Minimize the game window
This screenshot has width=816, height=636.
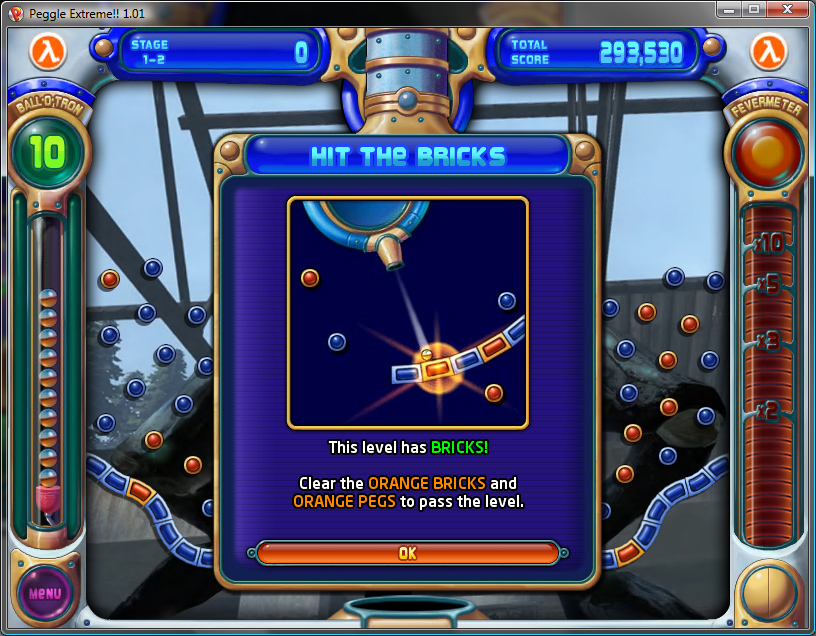click(x=729, y=9)
